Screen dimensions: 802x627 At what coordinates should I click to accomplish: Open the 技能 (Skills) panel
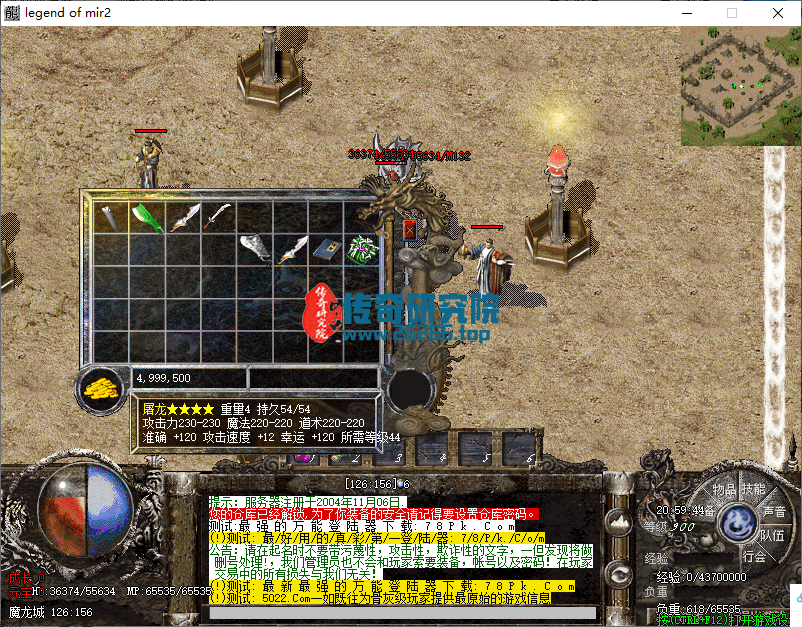coord(752,489)
